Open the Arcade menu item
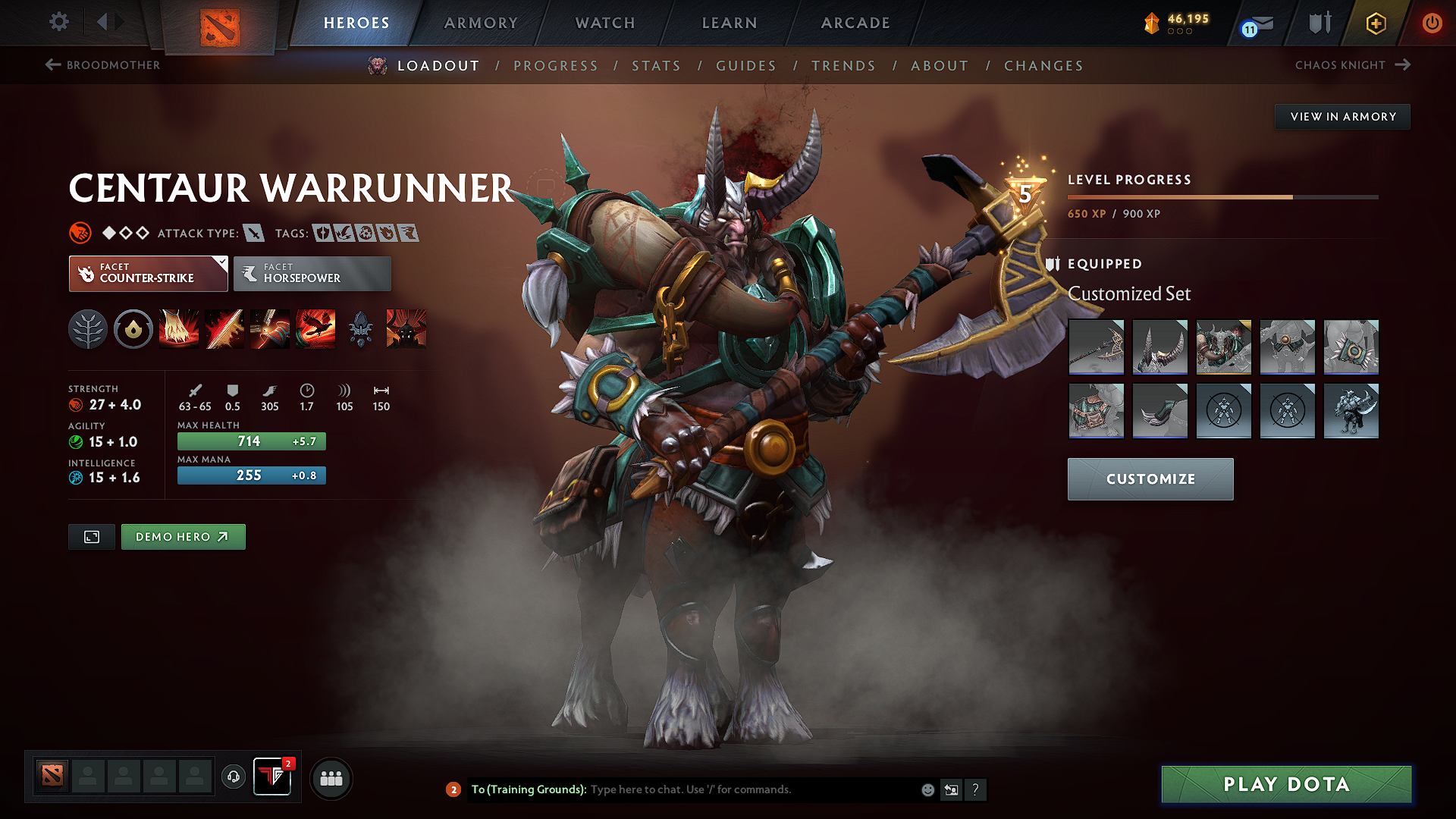 pyautogui.click(x=855, y=24)
